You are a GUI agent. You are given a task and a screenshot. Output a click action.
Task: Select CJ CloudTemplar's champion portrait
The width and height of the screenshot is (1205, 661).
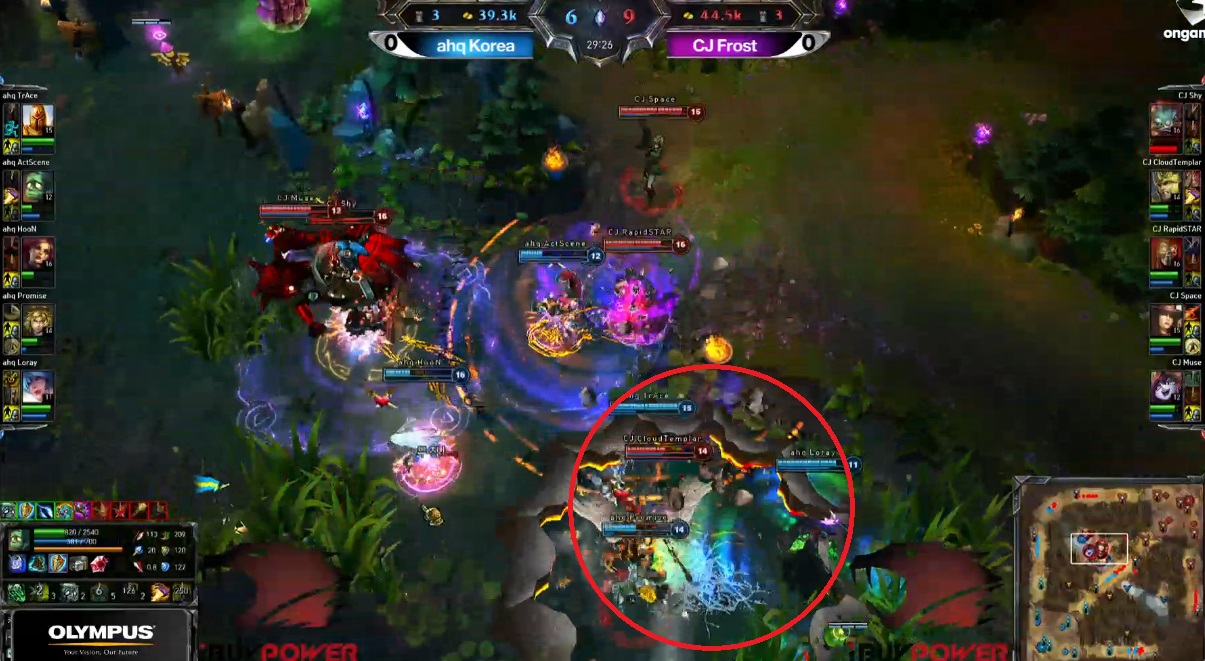1166,187
